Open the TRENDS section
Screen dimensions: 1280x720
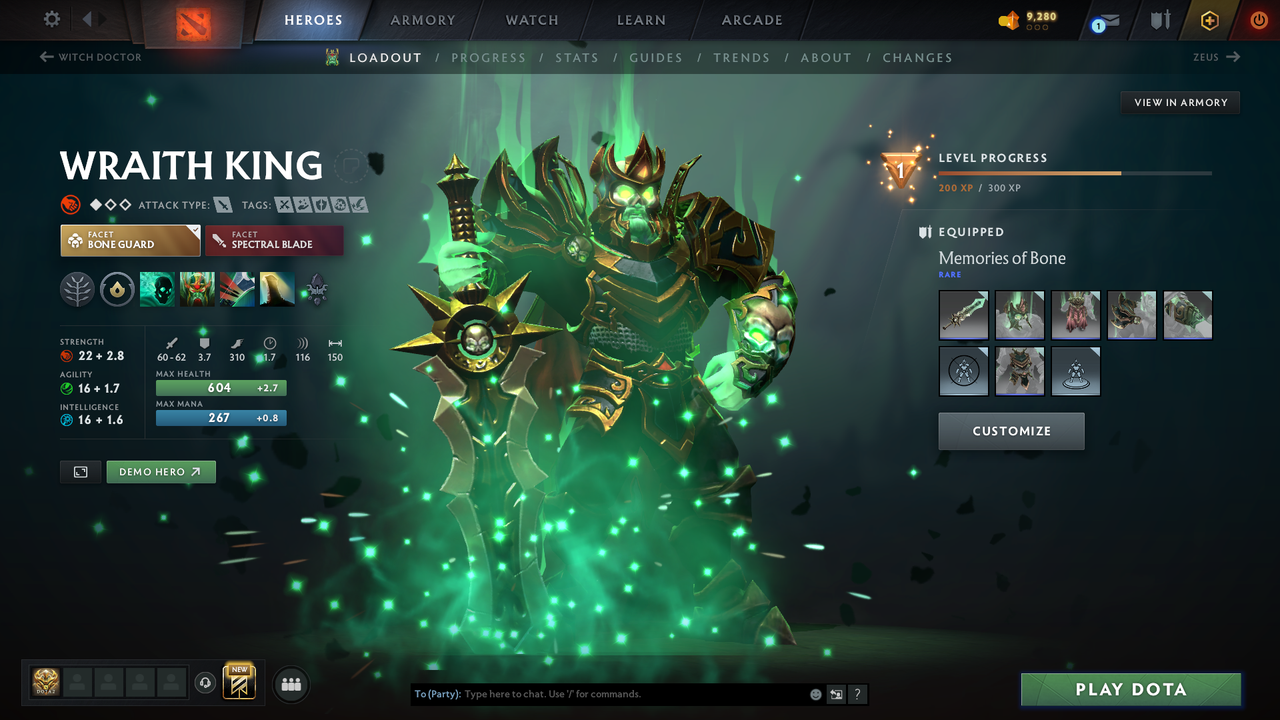click(x=741, y=57)
